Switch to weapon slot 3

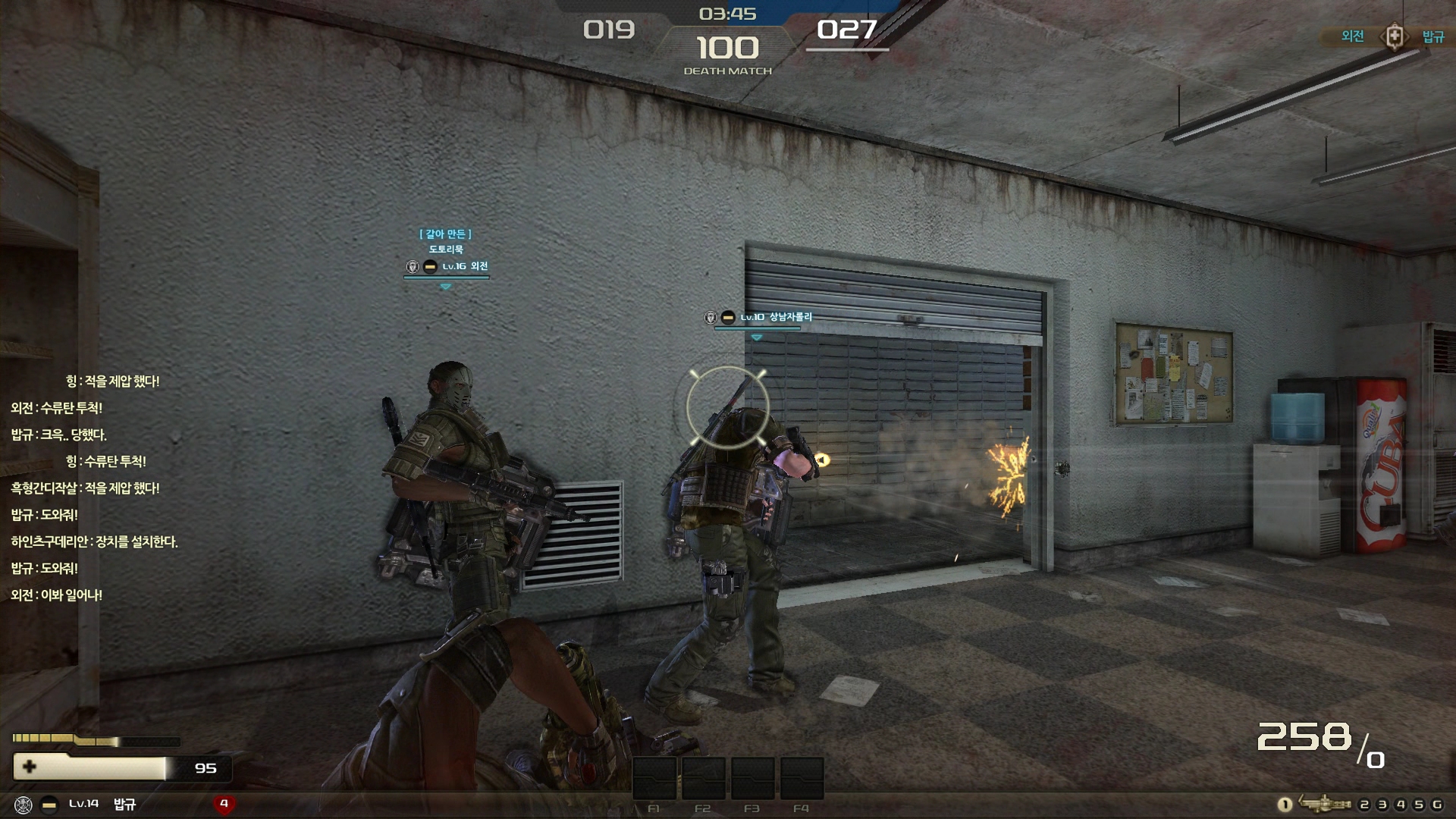click(1382, 805)
